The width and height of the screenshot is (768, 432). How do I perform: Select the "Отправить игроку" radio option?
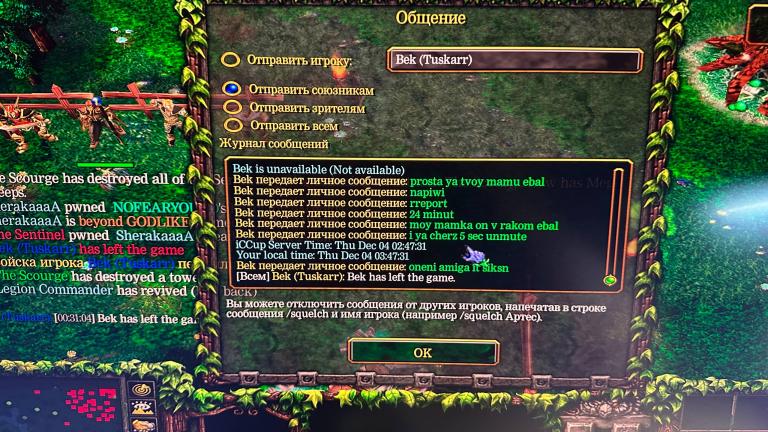click(231, 61)
